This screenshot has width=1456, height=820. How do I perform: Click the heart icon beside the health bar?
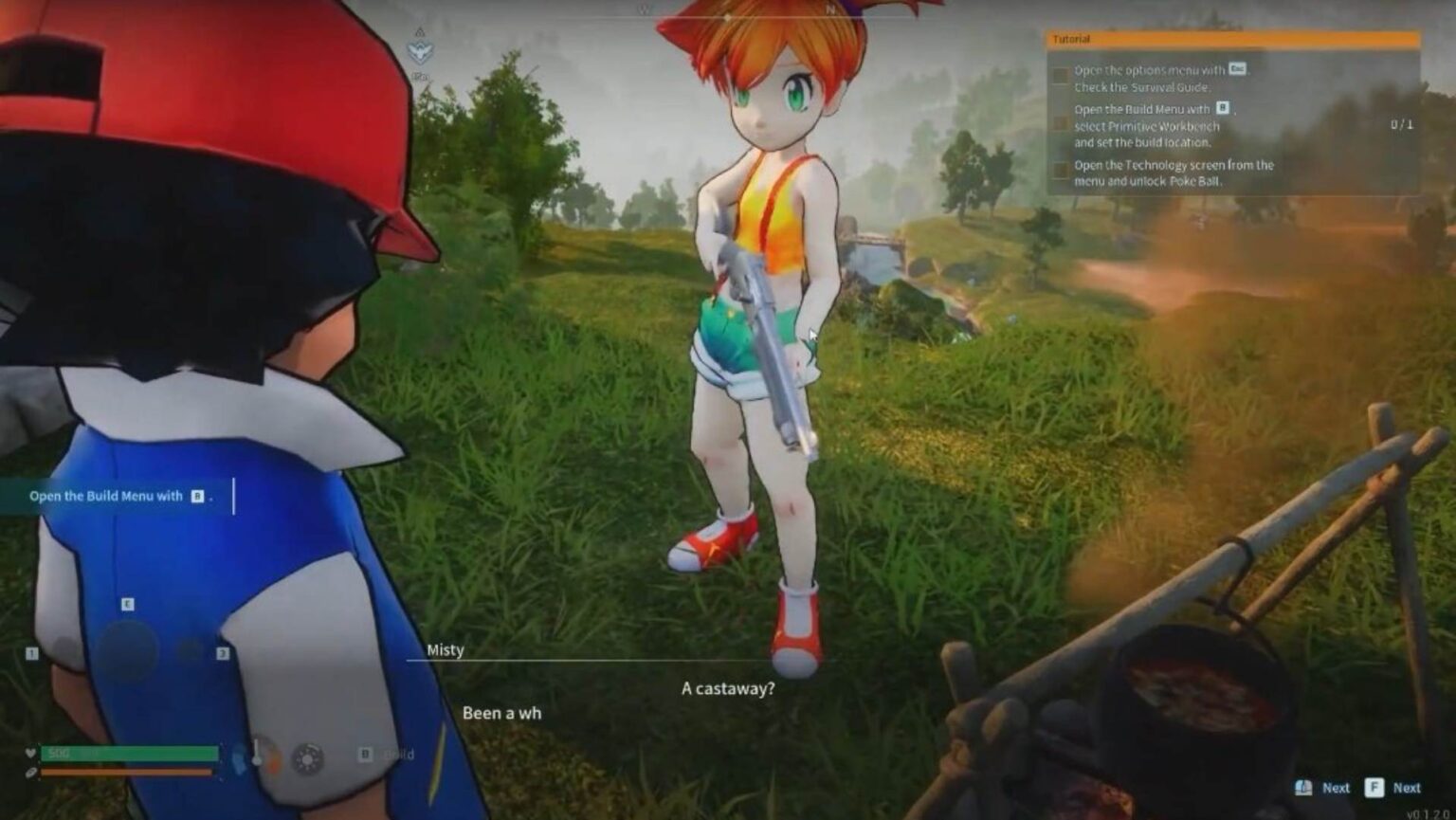tap(29, 752)
